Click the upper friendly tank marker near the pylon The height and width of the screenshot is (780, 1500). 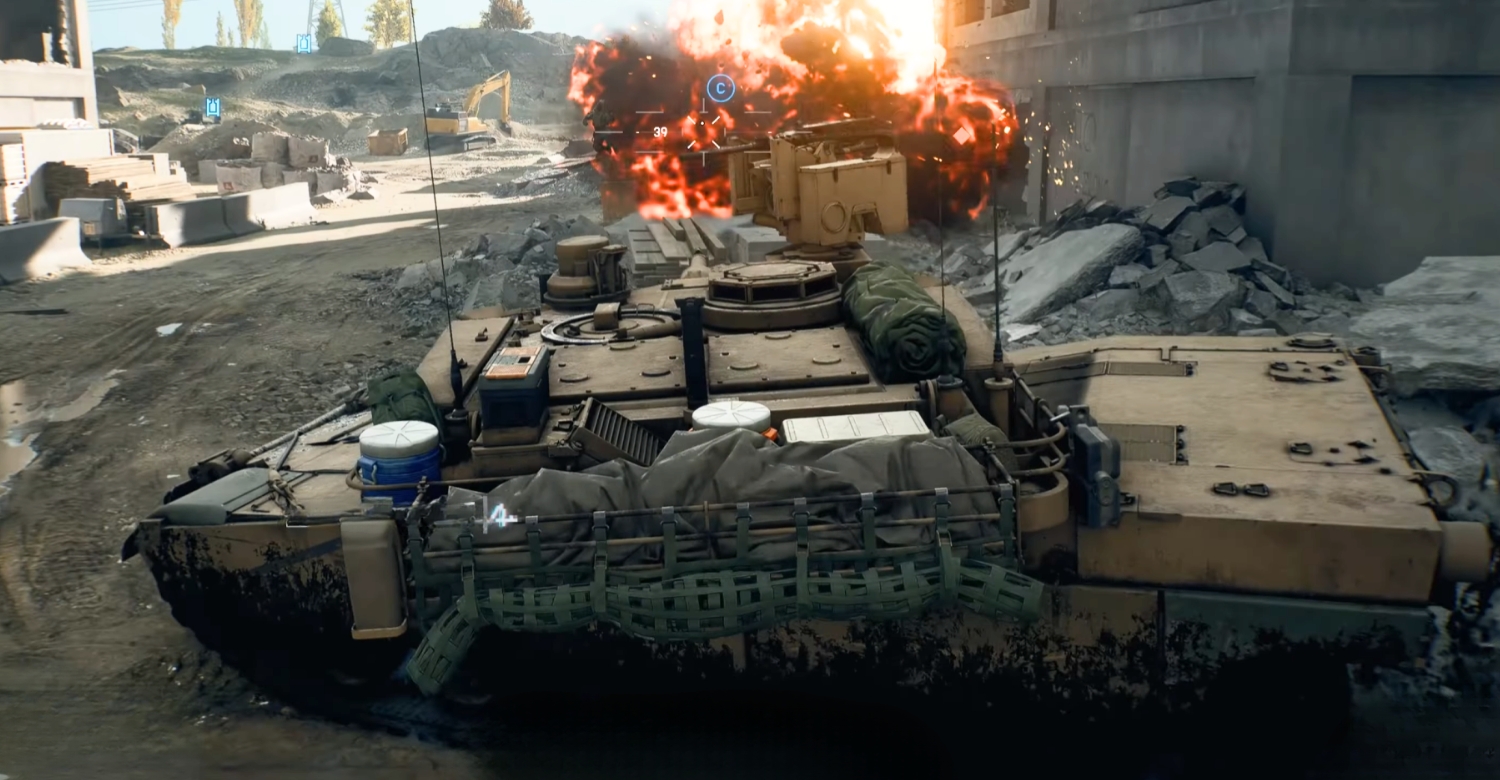coord(304,43)
